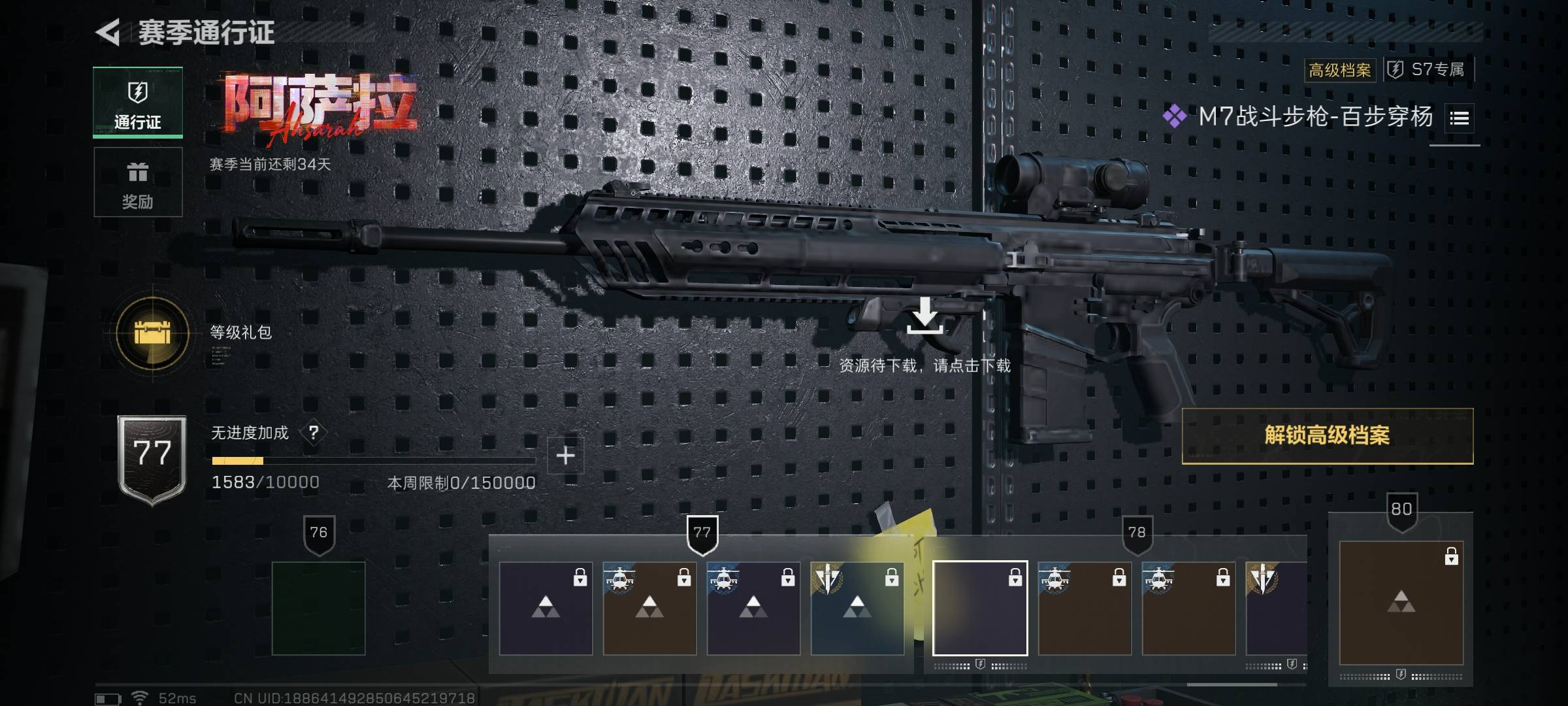
Task: Open the 奖励 rewards tab
Action: click(x=138, y=182)
